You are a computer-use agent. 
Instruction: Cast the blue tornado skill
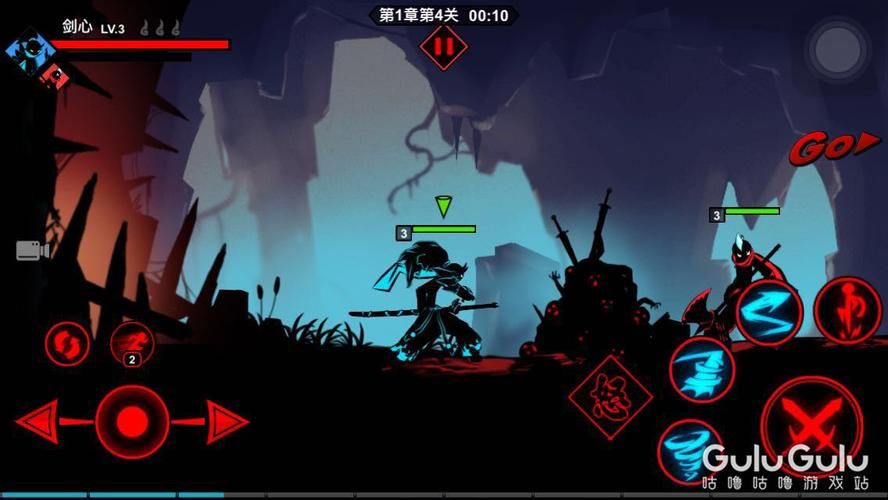pos(690,450)
